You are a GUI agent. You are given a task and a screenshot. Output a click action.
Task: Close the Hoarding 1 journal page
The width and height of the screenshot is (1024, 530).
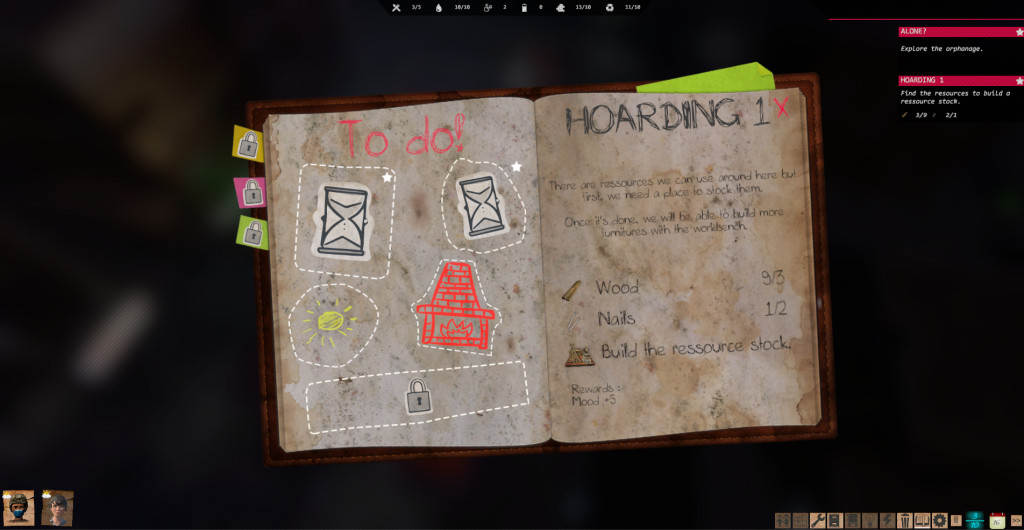pos(782,109)
